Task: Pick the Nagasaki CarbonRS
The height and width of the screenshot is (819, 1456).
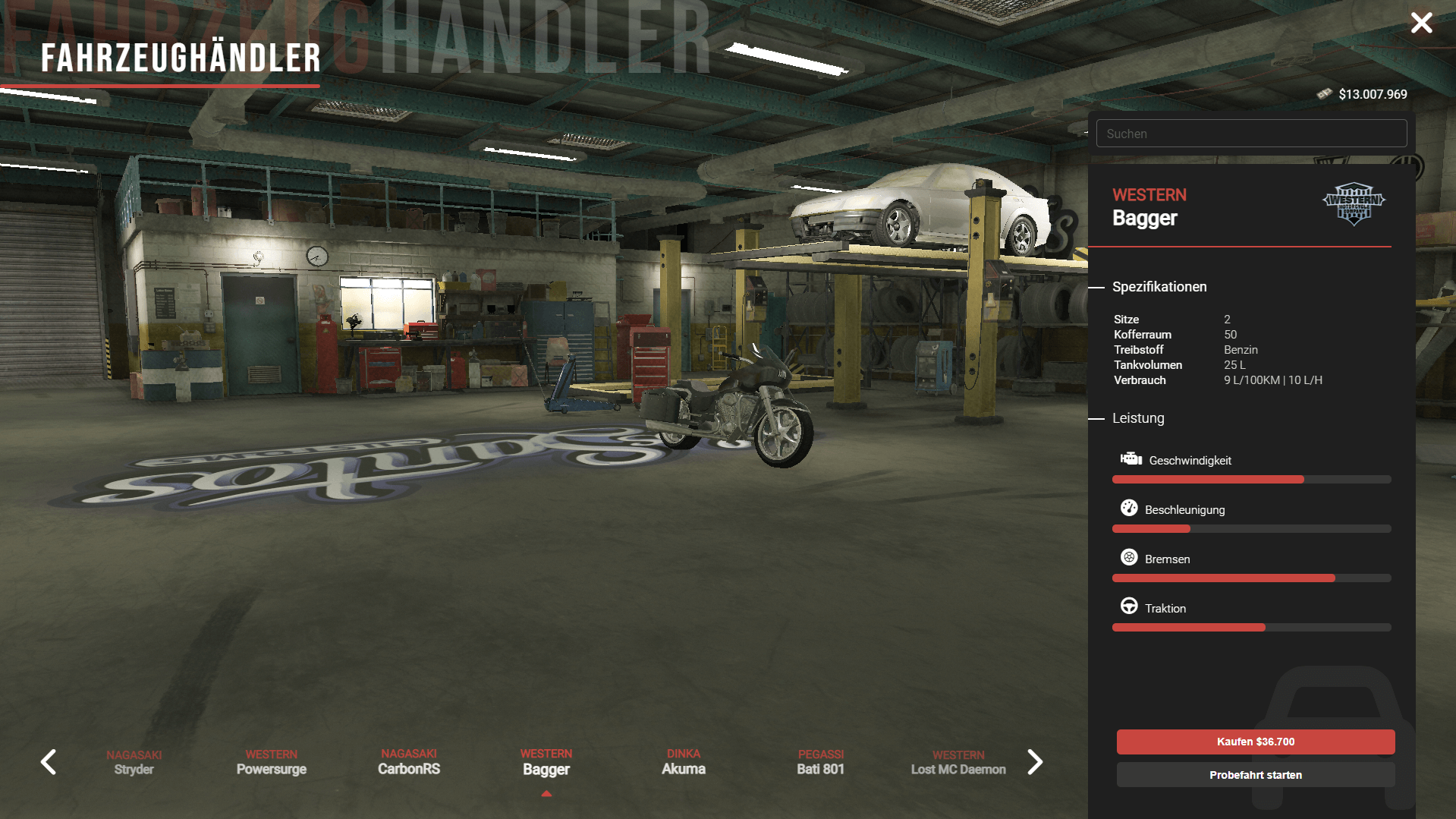Action: click(409, 762)
